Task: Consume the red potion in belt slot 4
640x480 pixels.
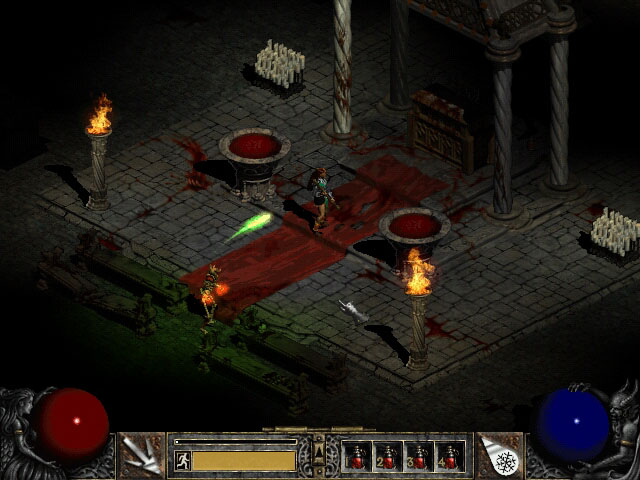Action: (x=450, y=457)
